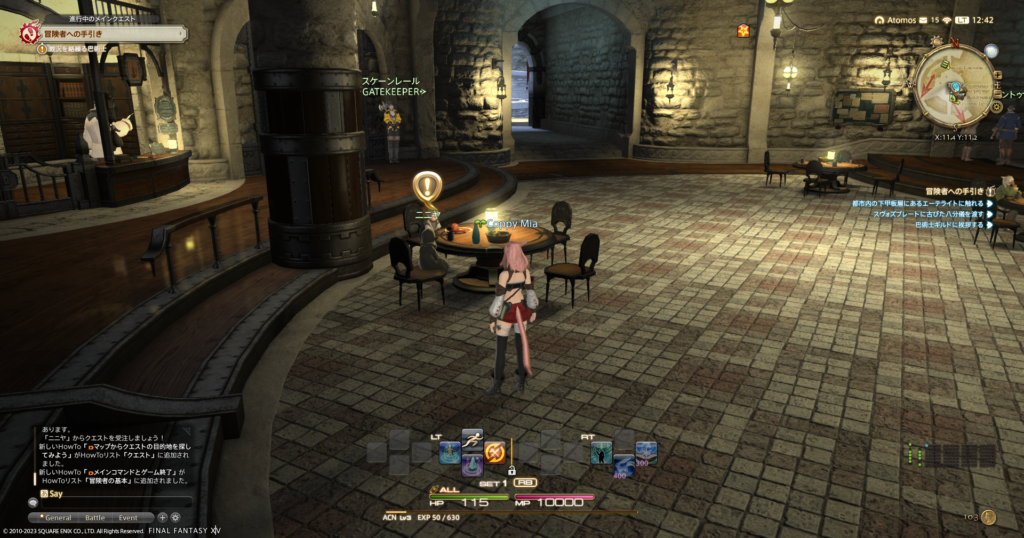The height and width of the screenshot is (538, 1024).
Task: Show the Event chat tab
Action: click(128, 517)
